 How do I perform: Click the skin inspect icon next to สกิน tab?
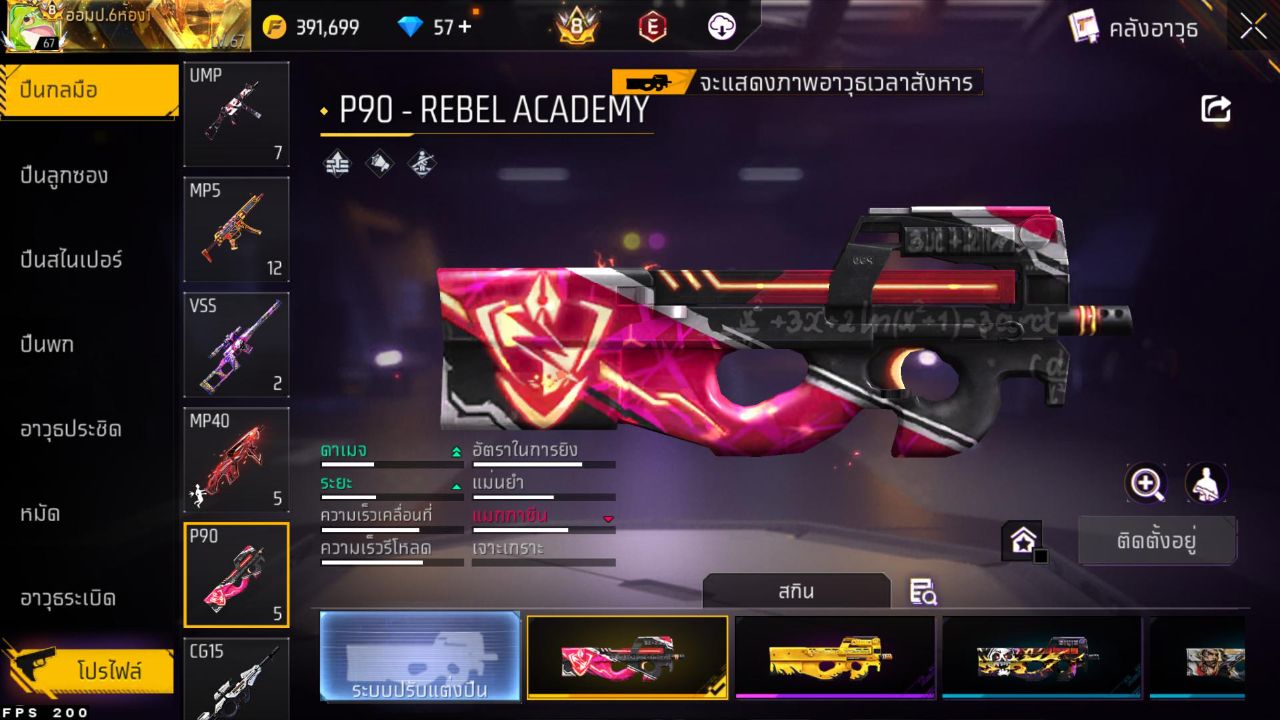923,592
